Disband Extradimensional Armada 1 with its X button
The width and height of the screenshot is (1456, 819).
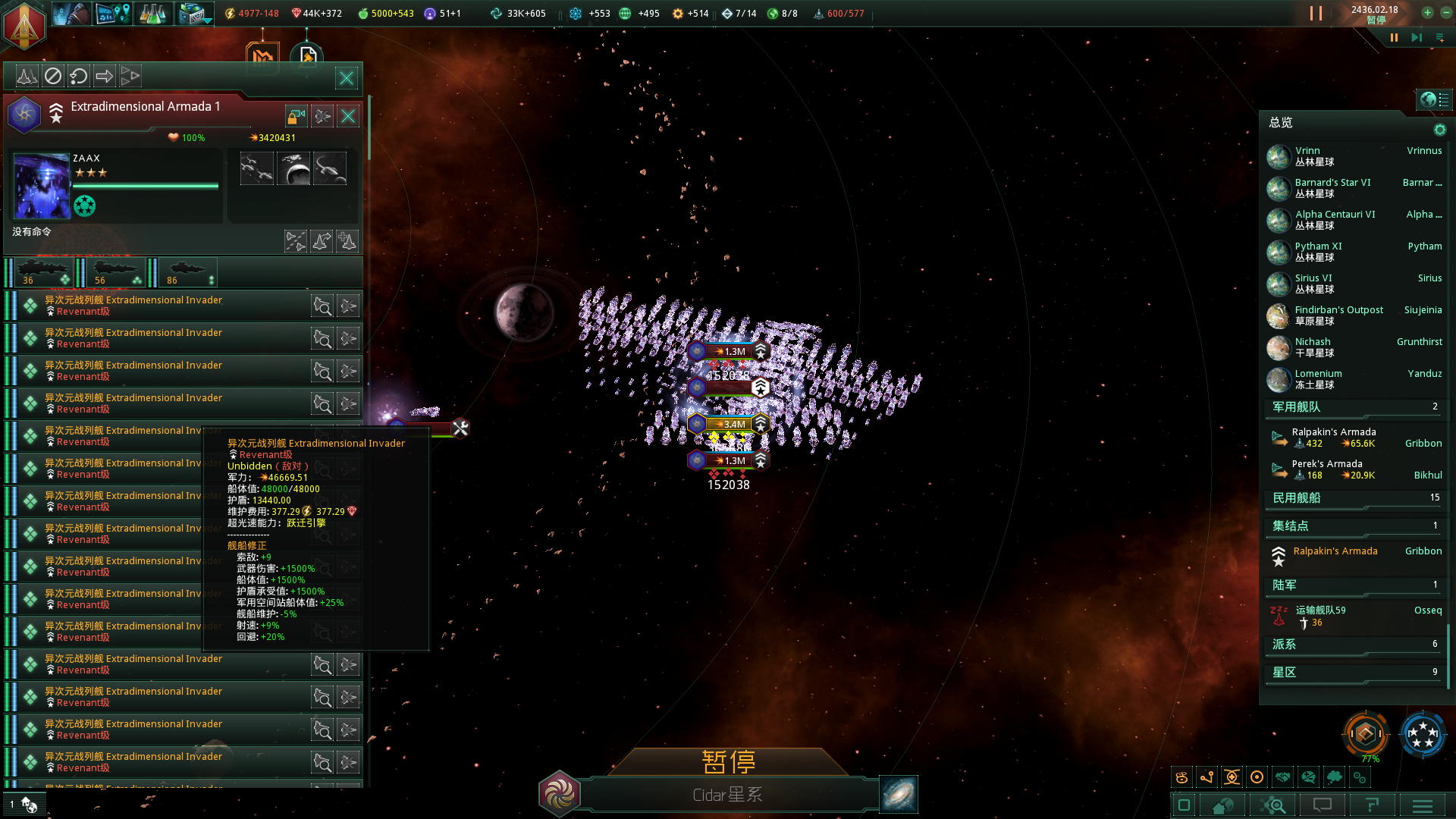coord(348,116)
